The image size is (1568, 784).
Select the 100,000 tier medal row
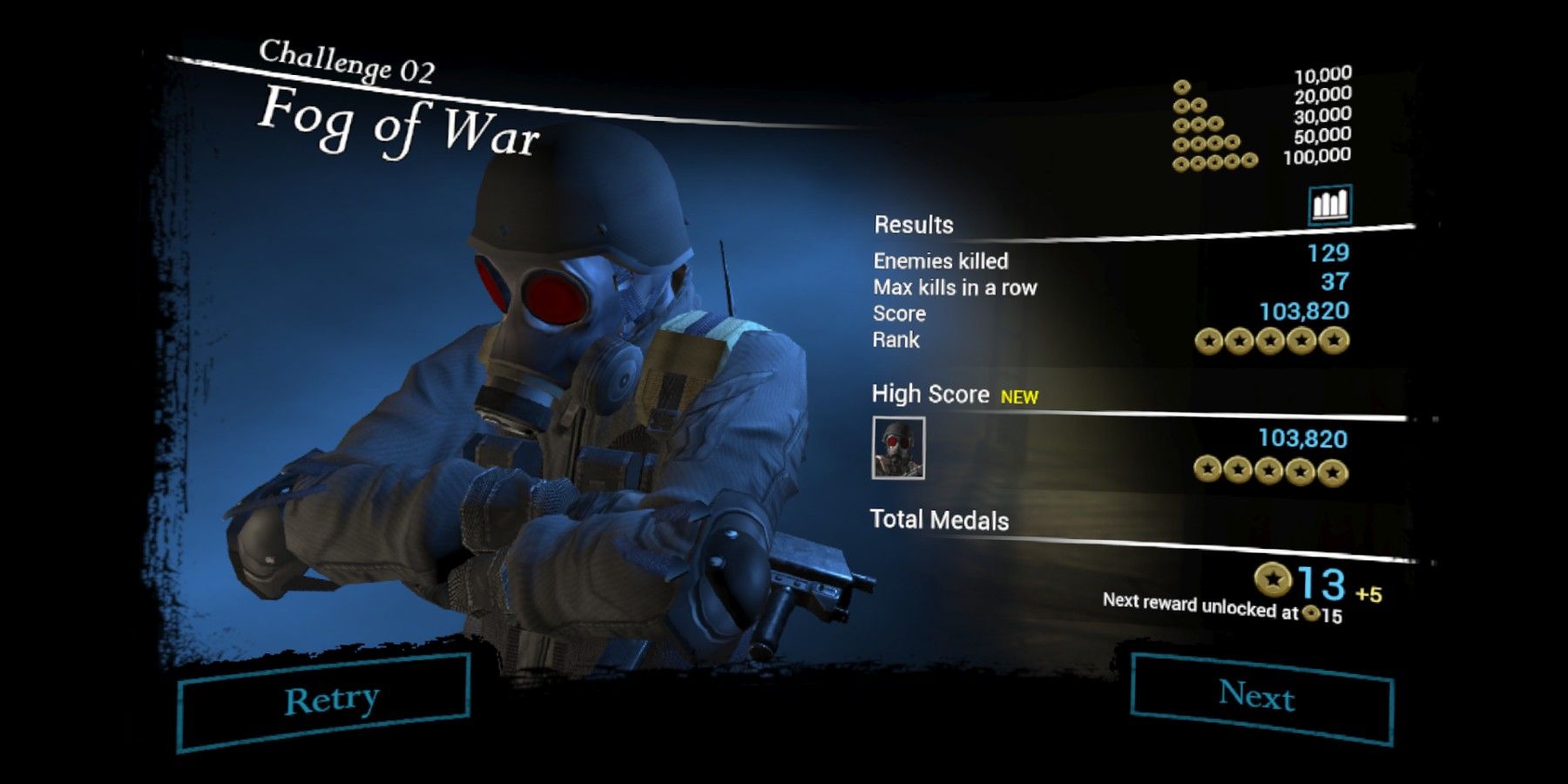click(x=1215, y=162)
